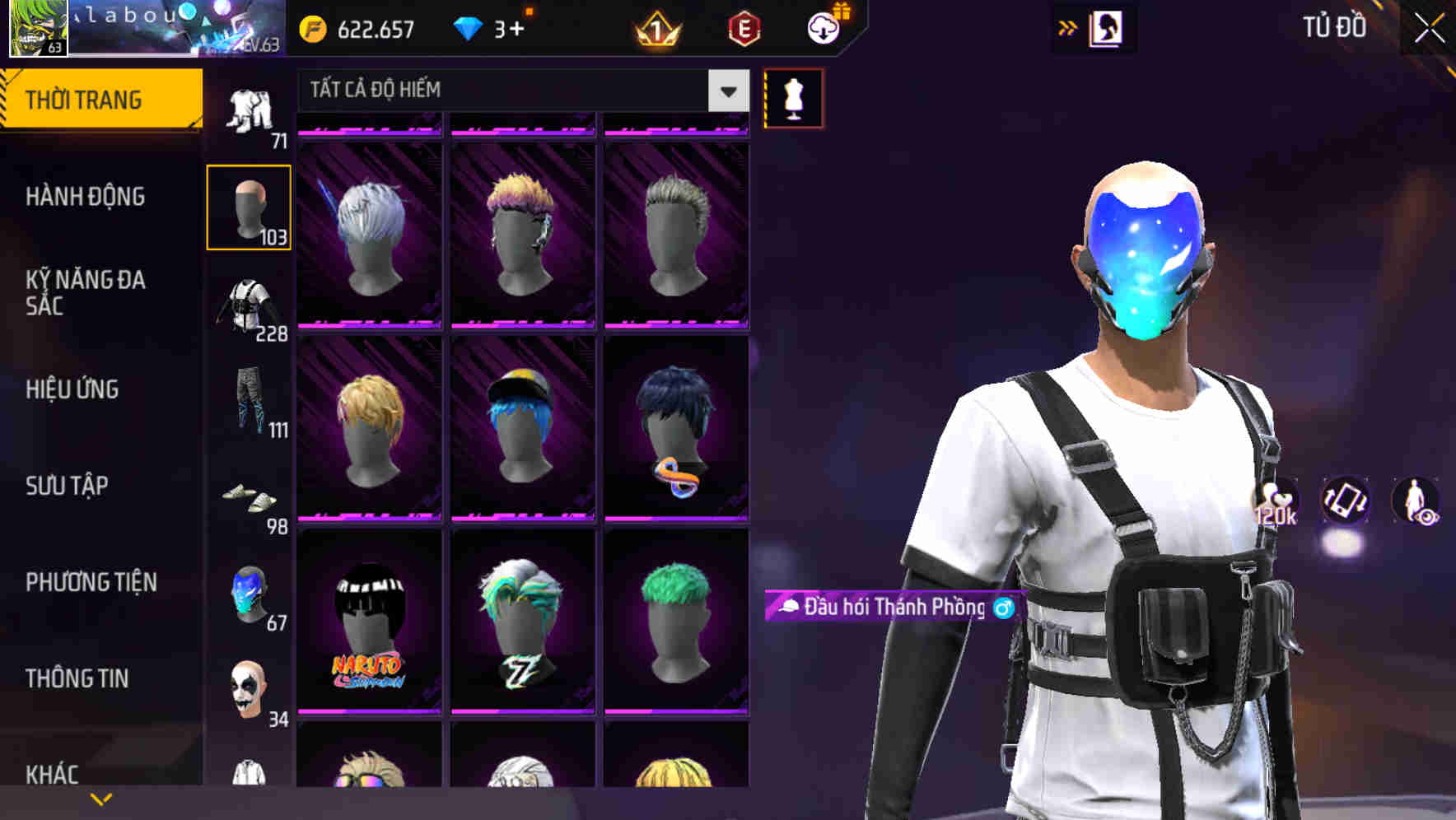Toggle the mannequin outfit preview
The width and height of the screenshot is (1456, 820).
(x=793, y=98)
